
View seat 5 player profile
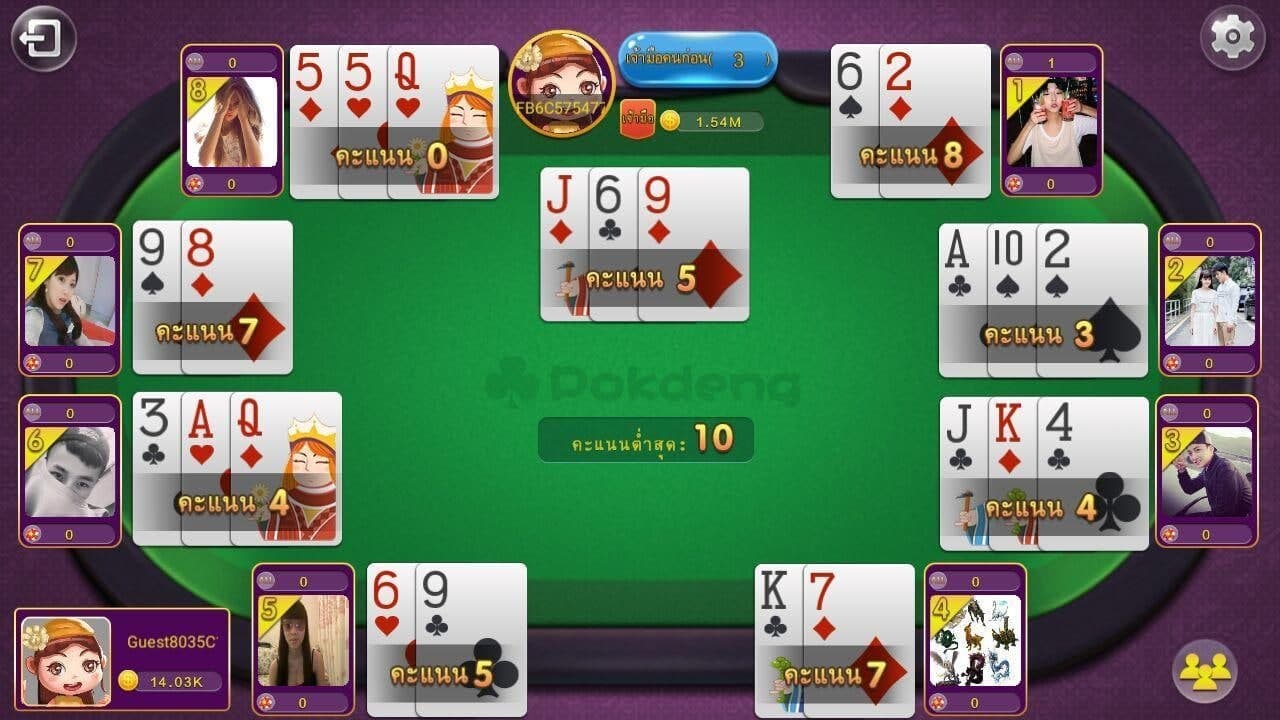pyautogui.click(x=303, y=640)
